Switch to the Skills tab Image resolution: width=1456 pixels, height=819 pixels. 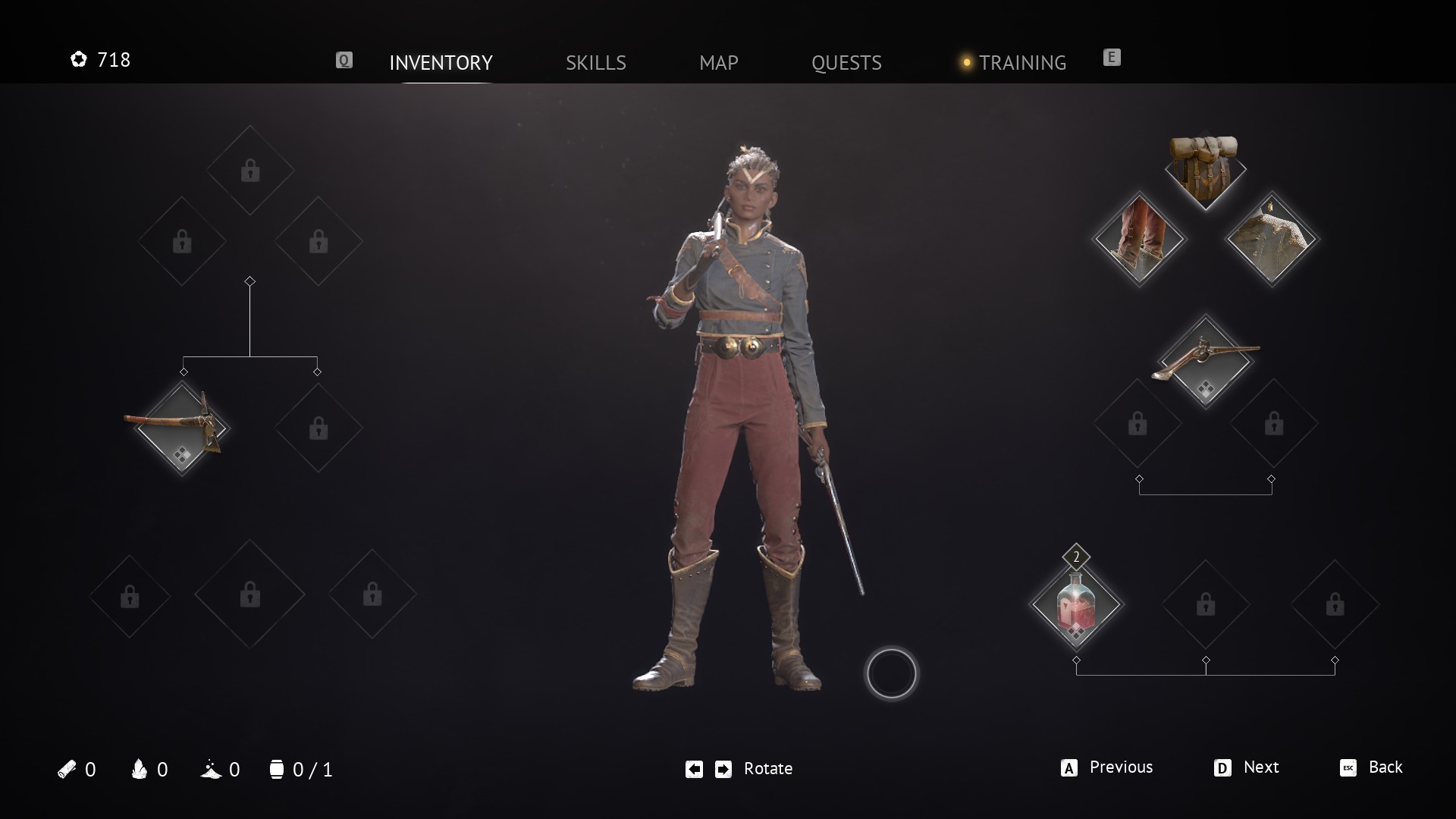pos(595,62)
